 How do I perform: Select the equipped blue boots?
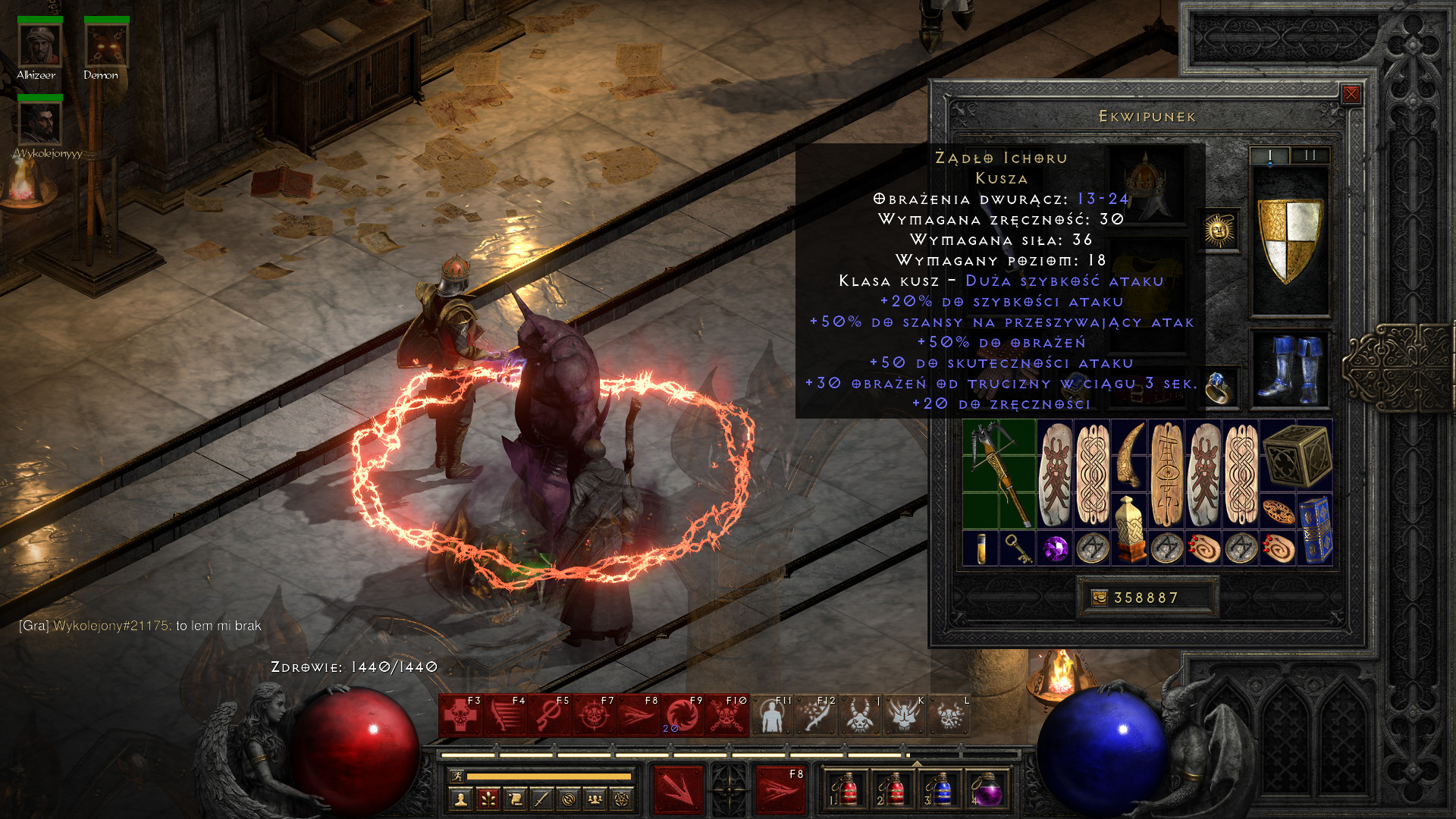point(1288,369)
